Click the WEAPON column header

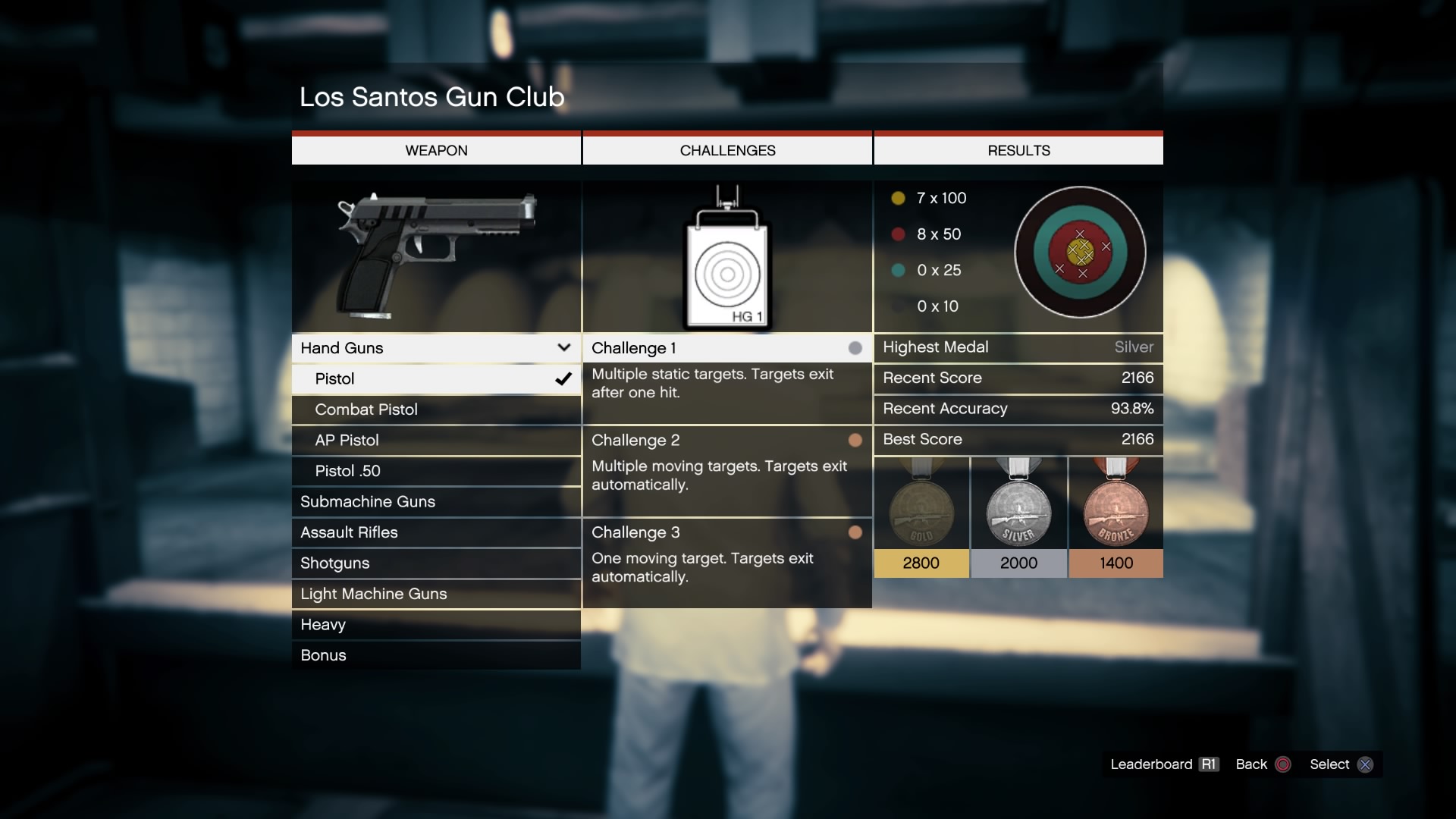pyautogui.click(x=436, y=150)
